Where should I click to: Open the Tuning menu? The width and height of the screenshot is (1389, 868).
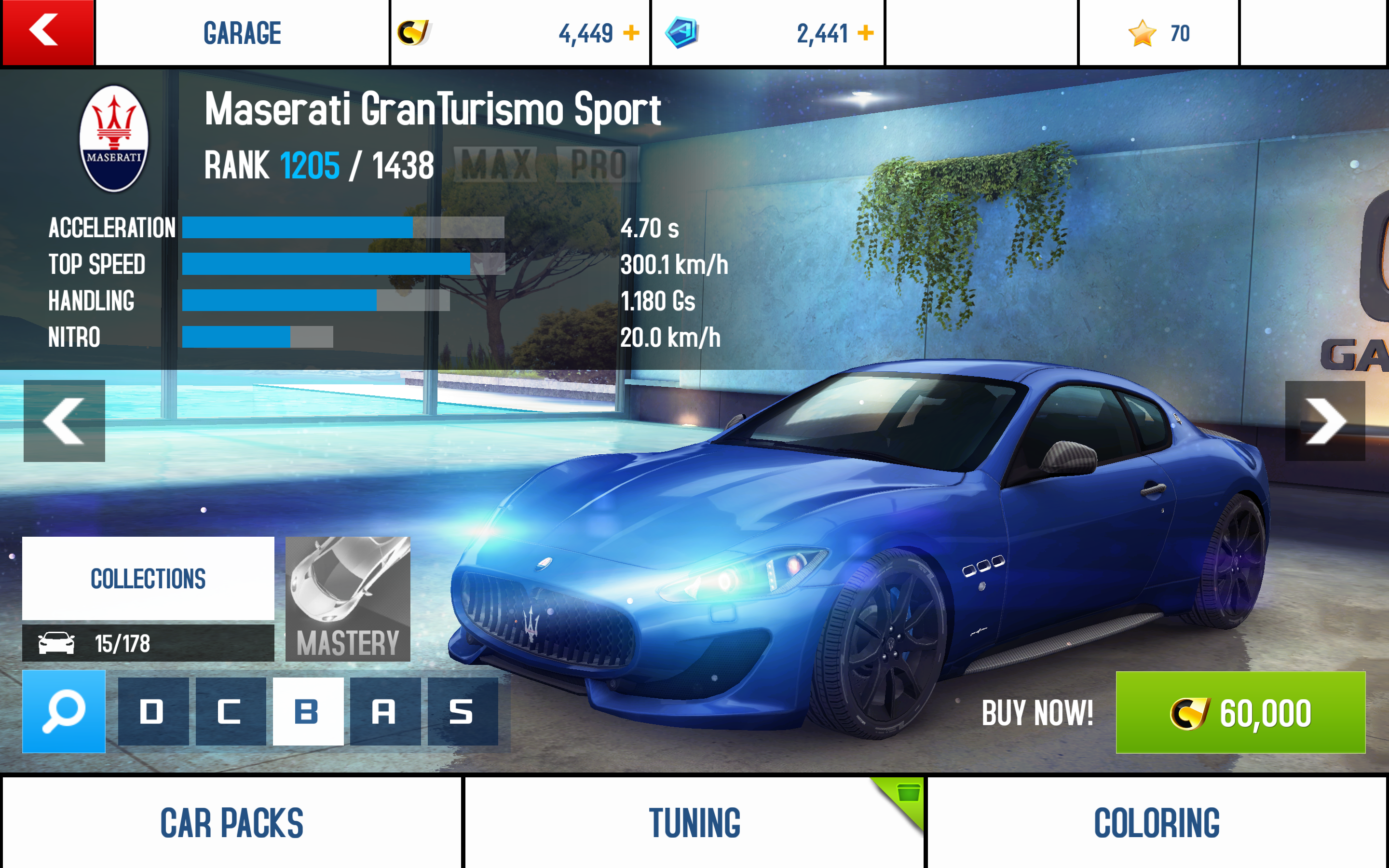(x=694, y=823)
